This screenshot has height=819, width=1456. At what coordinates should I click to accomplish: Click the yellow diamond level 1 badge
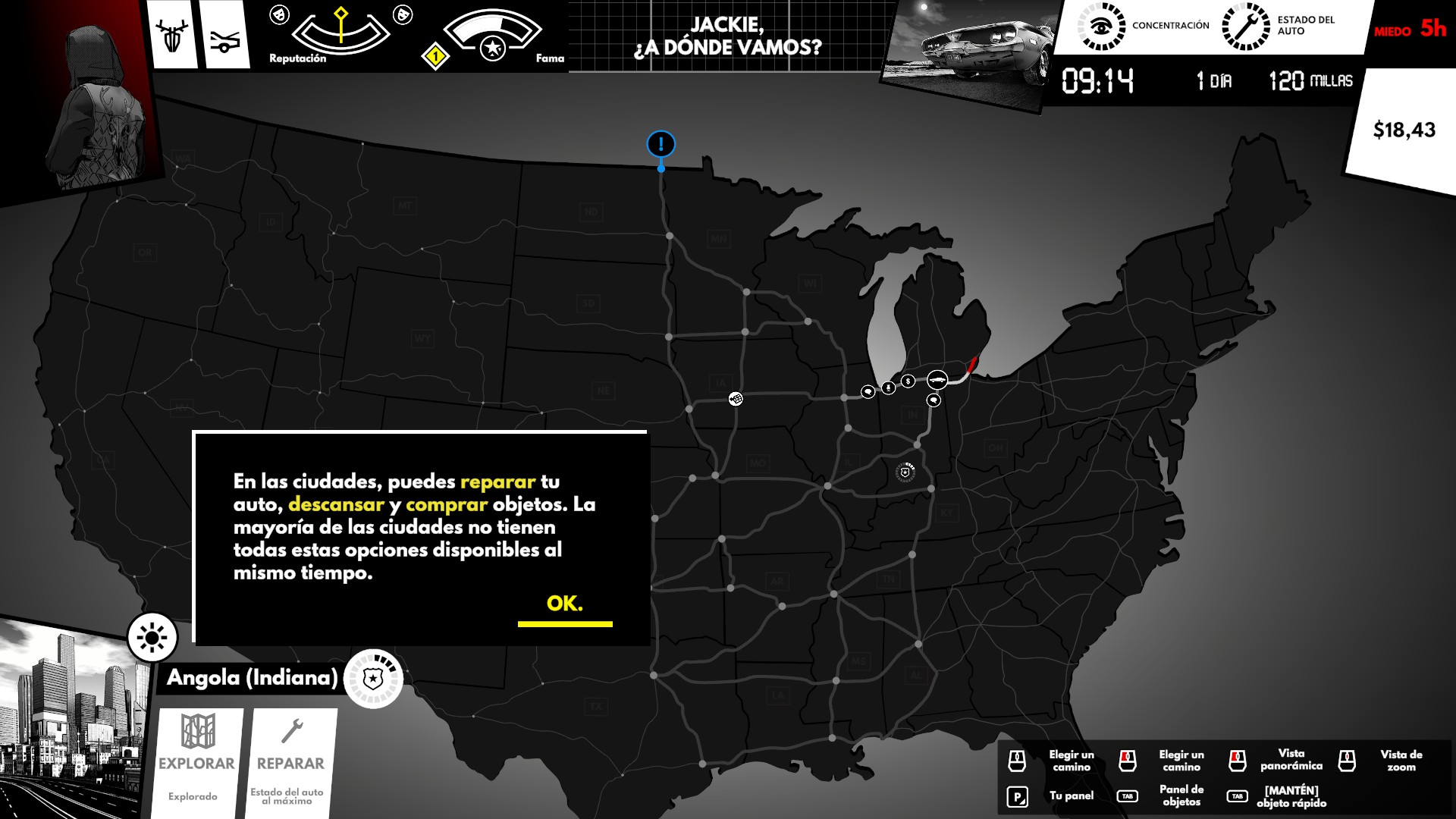(435, 56)
